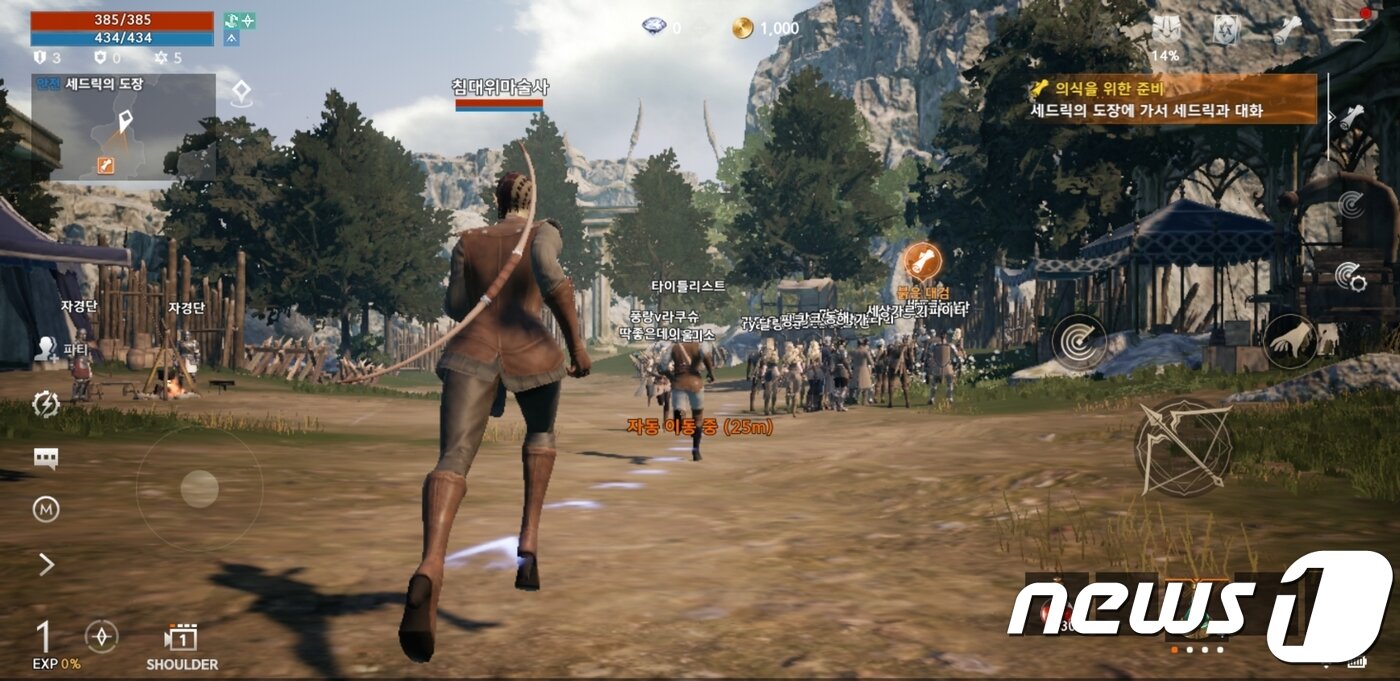Open the scroll icon in top bar

(x=1287, y=30)
